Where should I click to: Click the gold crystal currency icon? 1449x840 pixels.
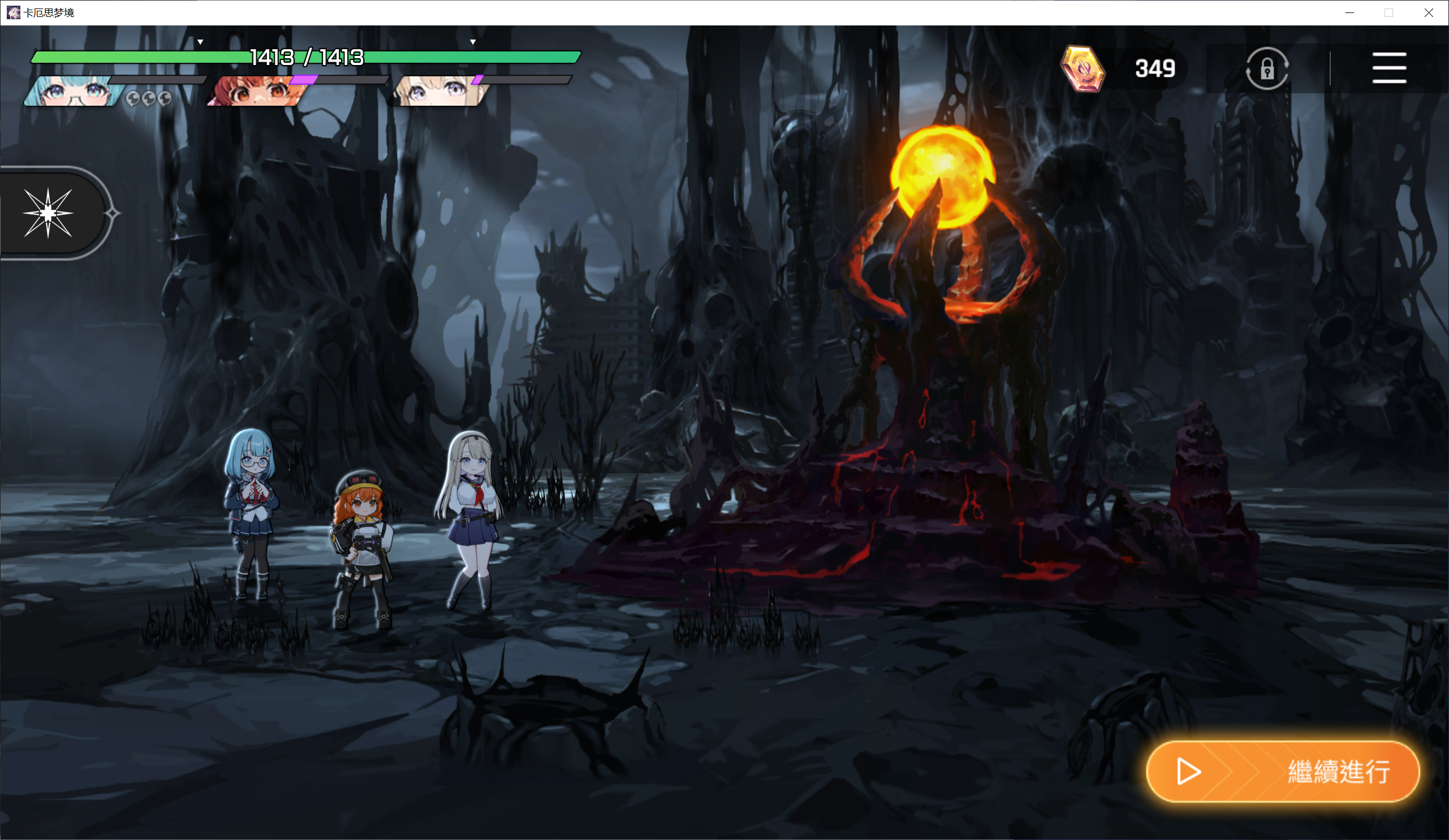click(x=1082, y=69)
